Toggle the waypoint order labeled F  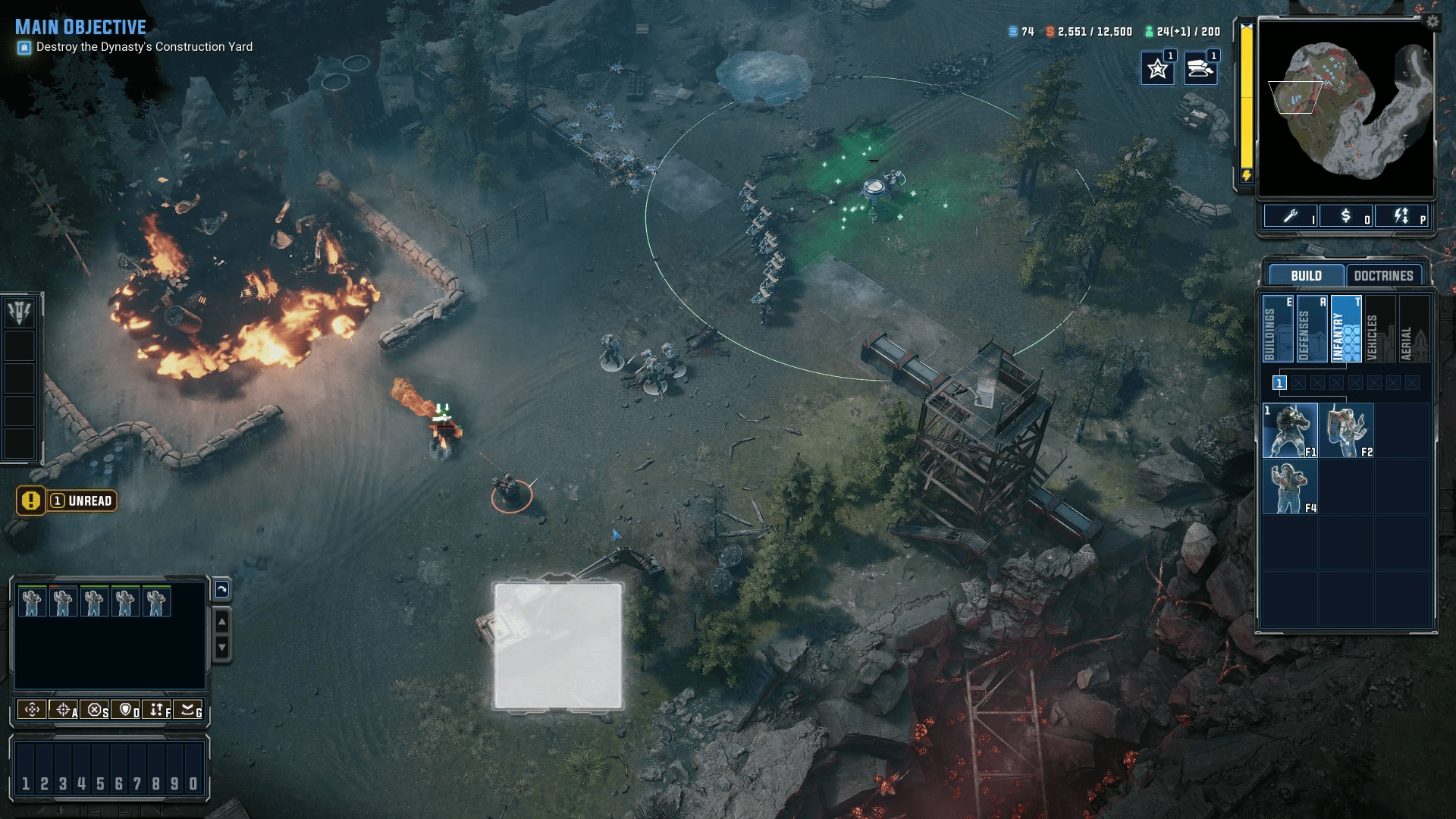(x=160, y=711)
